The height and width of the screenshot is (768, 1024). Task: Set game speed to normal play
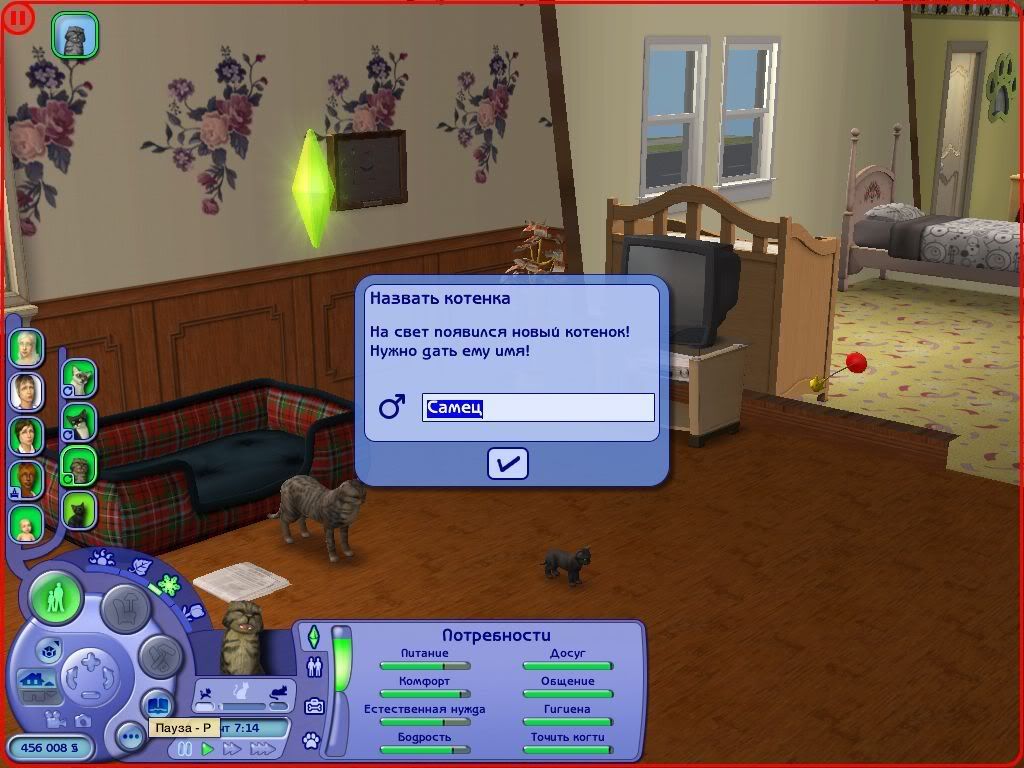(208, 749)
